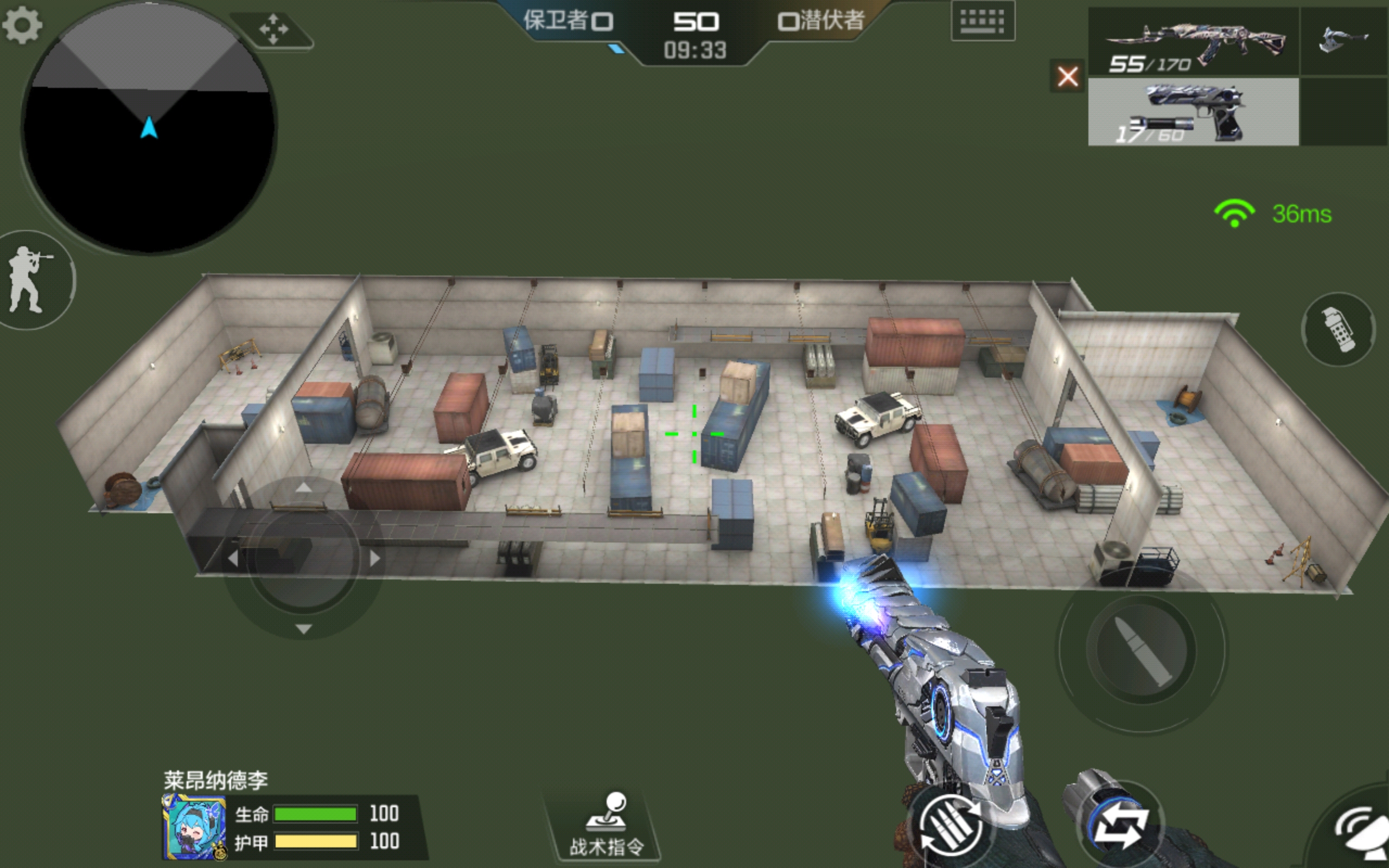Switch to the axe melee weapon slot
The height and width of the screenshot is (868, 1389).
(1343, 40)
